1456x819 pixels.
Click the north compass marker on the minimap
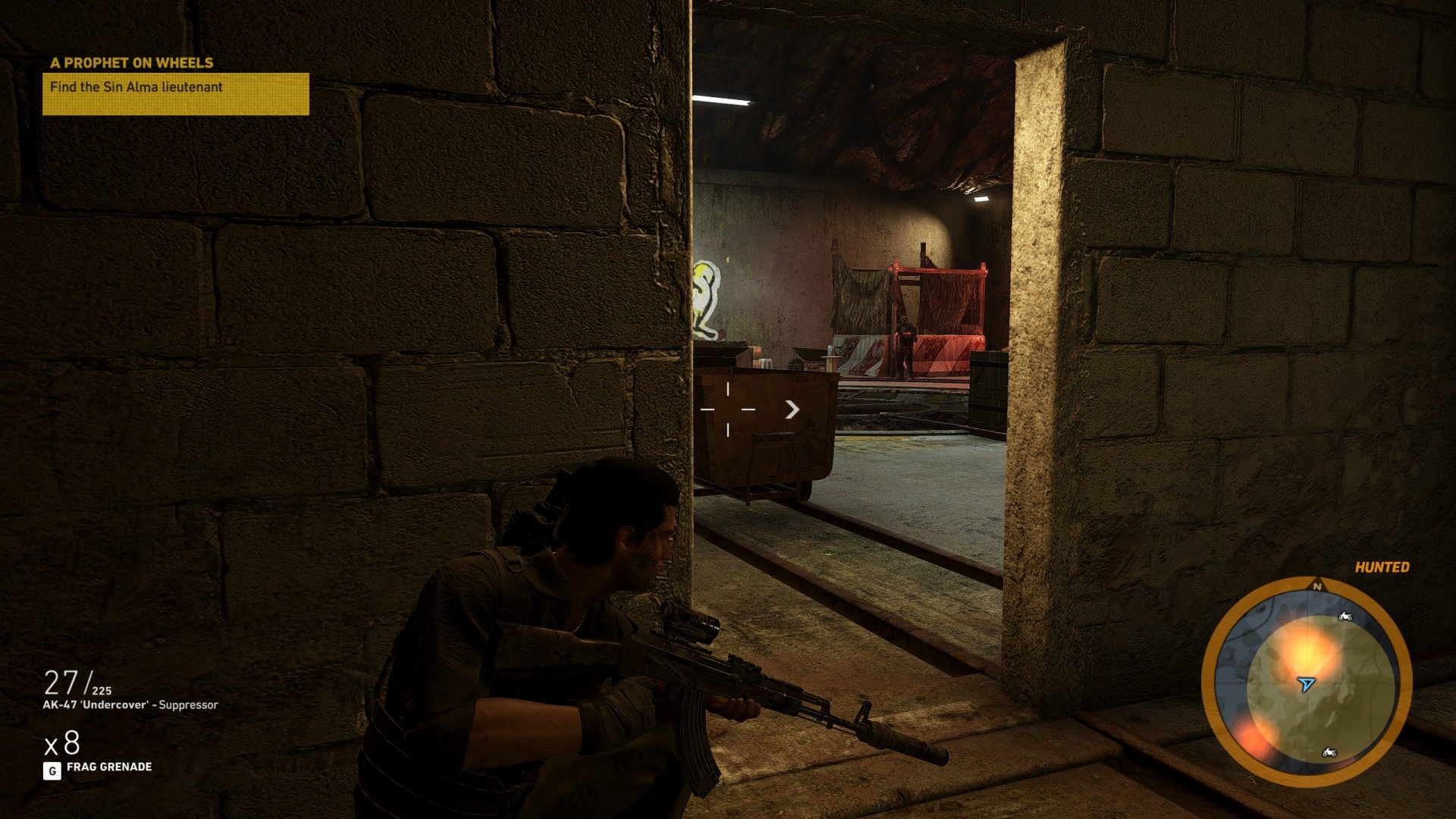point(1317,586)
